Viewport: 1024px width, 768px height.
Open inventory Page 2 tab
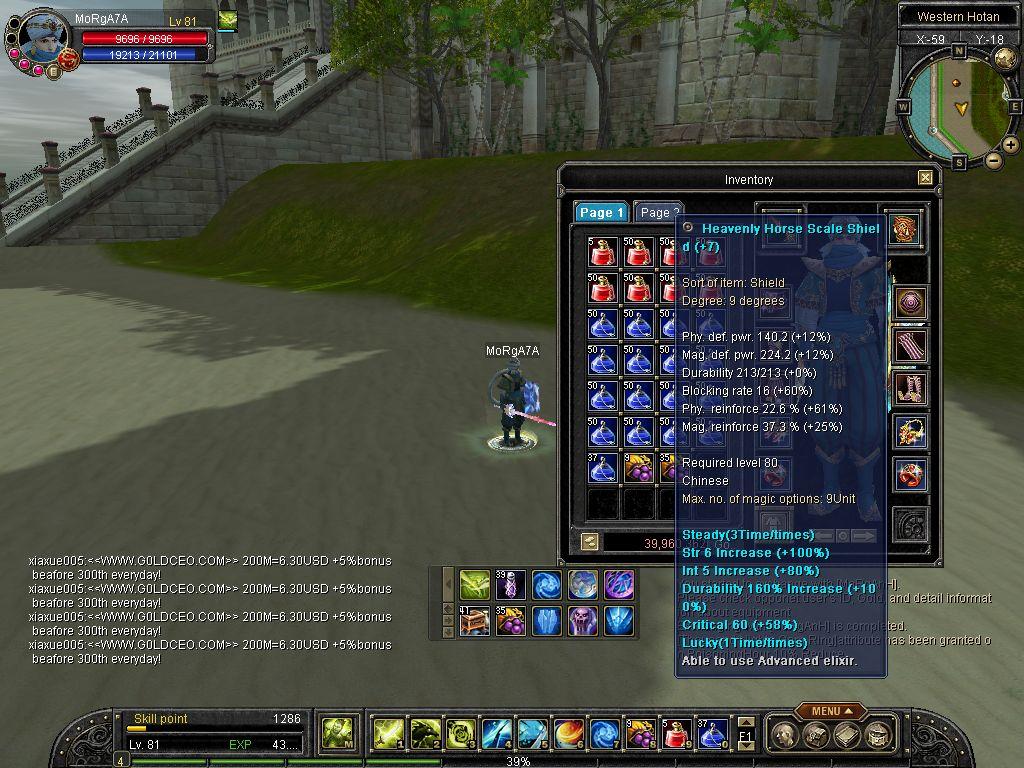[658, 212]
